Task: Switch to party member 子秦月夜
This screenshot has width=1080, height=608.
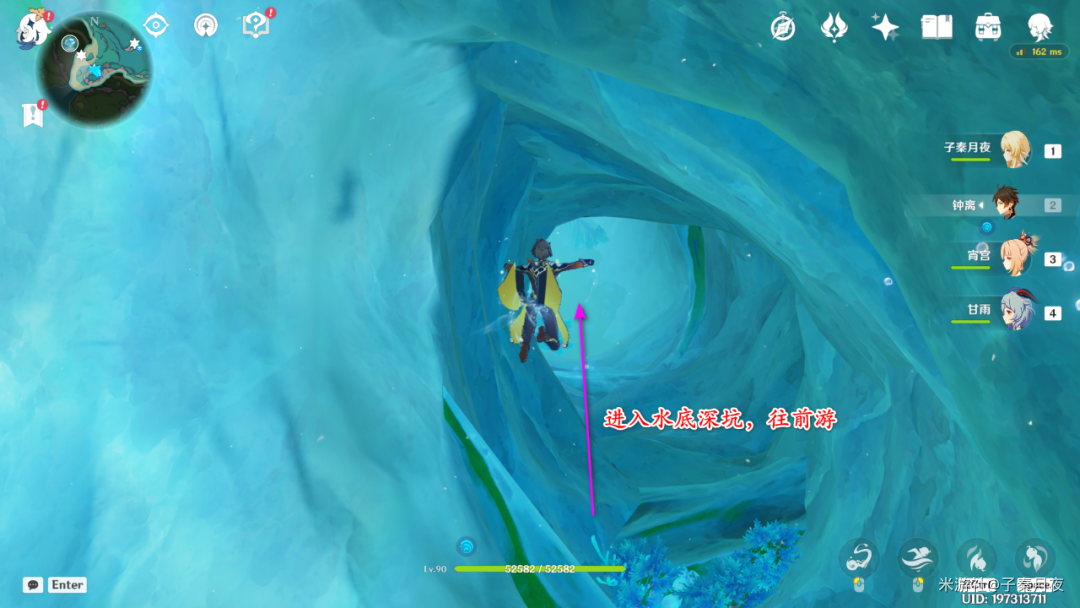Action: click(1014, 150)
